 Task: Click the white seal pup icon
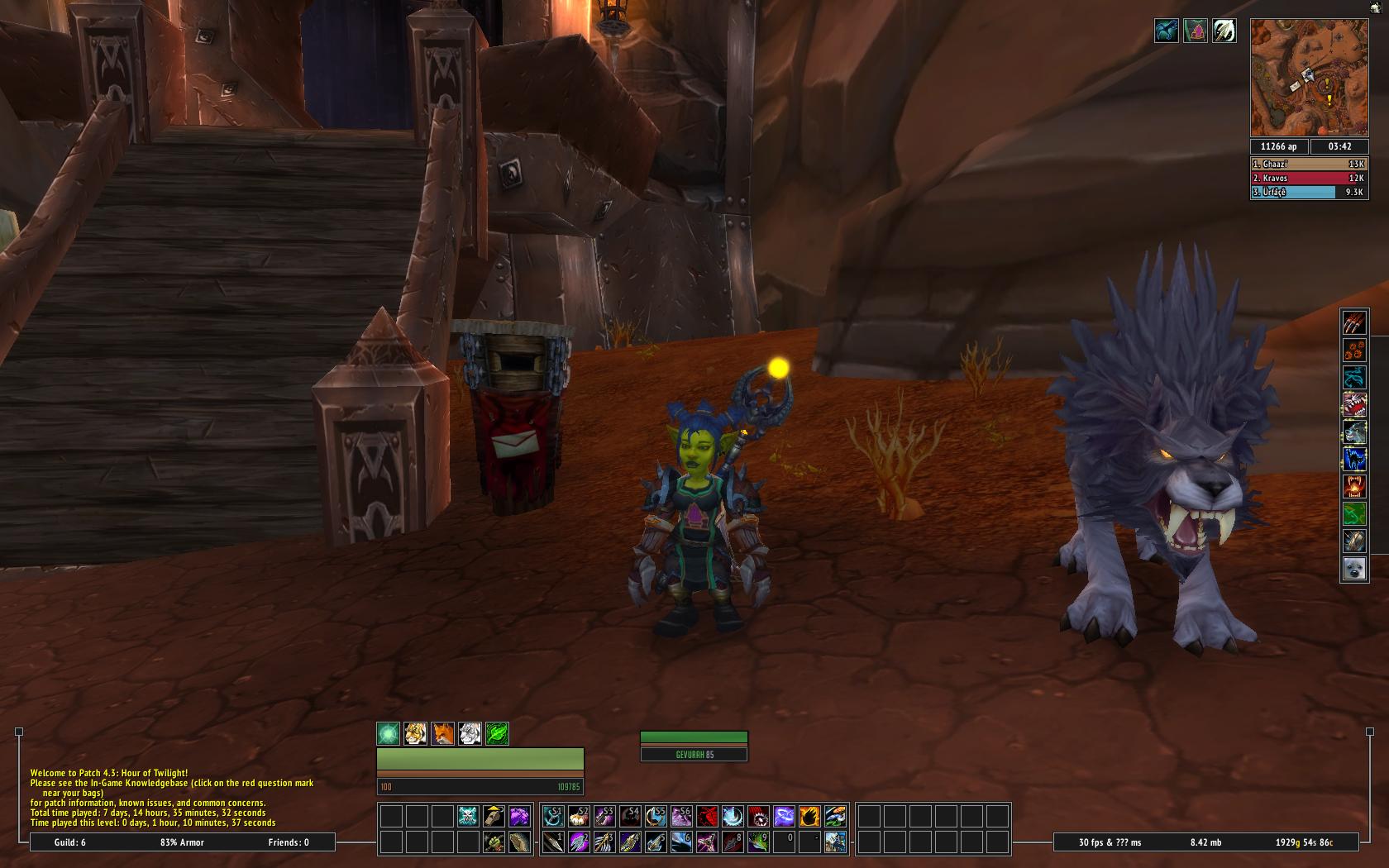(x=1353, y=568)
